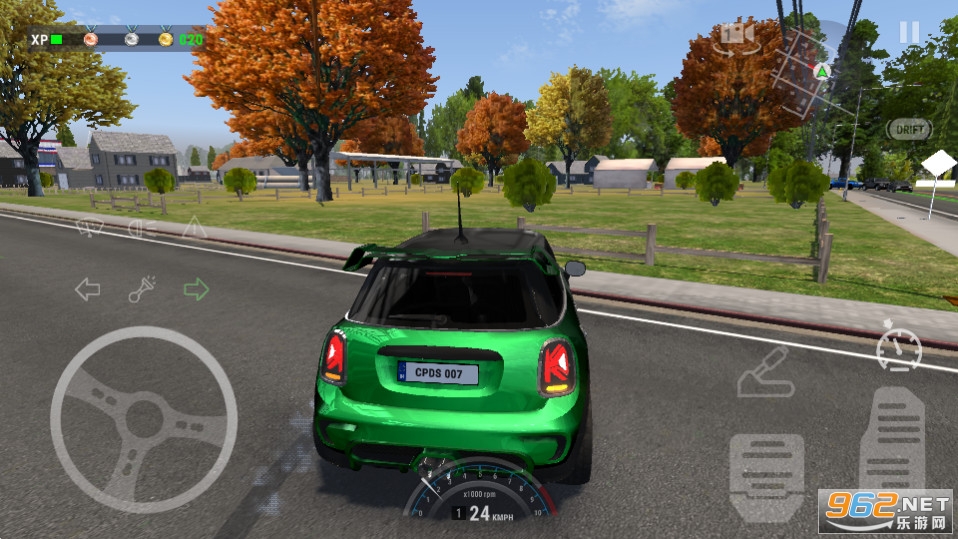Activate the hazard warning lights
958x539 pixels.
pyautogui.click(x=194, y=227)
